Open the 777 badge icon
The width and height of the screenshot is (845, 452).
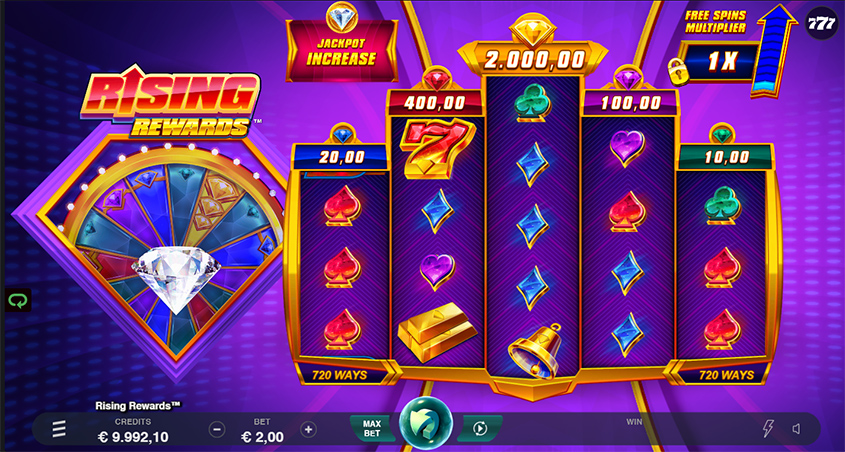click(821, 21)
